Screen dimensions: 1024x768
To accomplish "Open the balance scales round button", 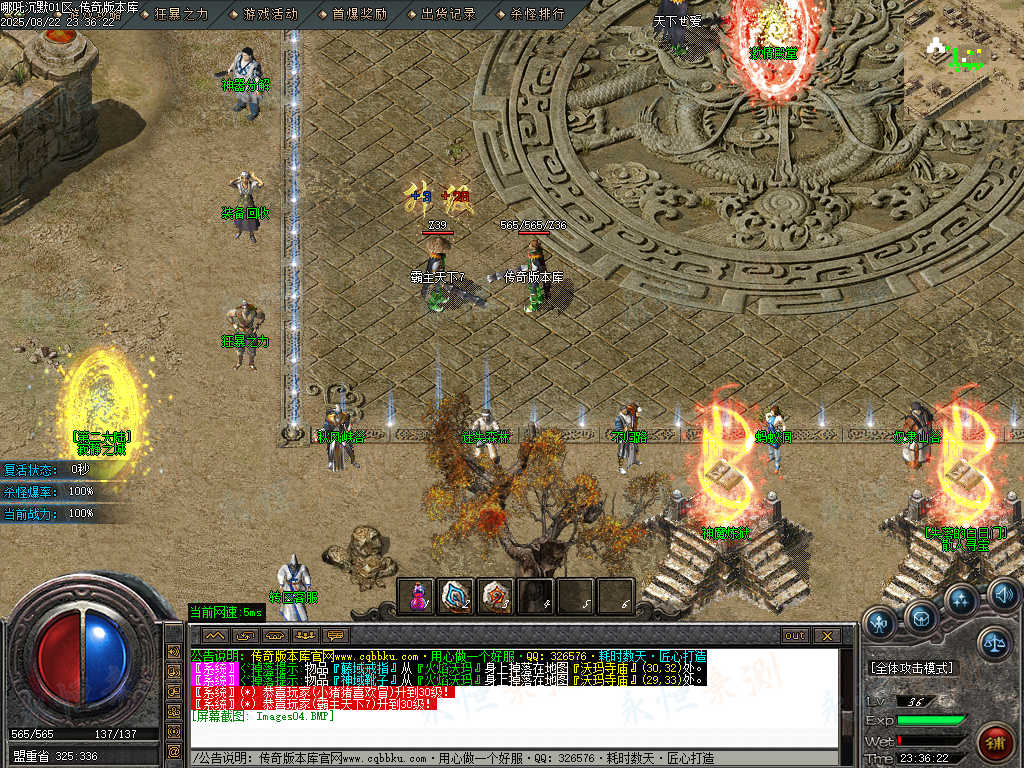I will [994, 641].
